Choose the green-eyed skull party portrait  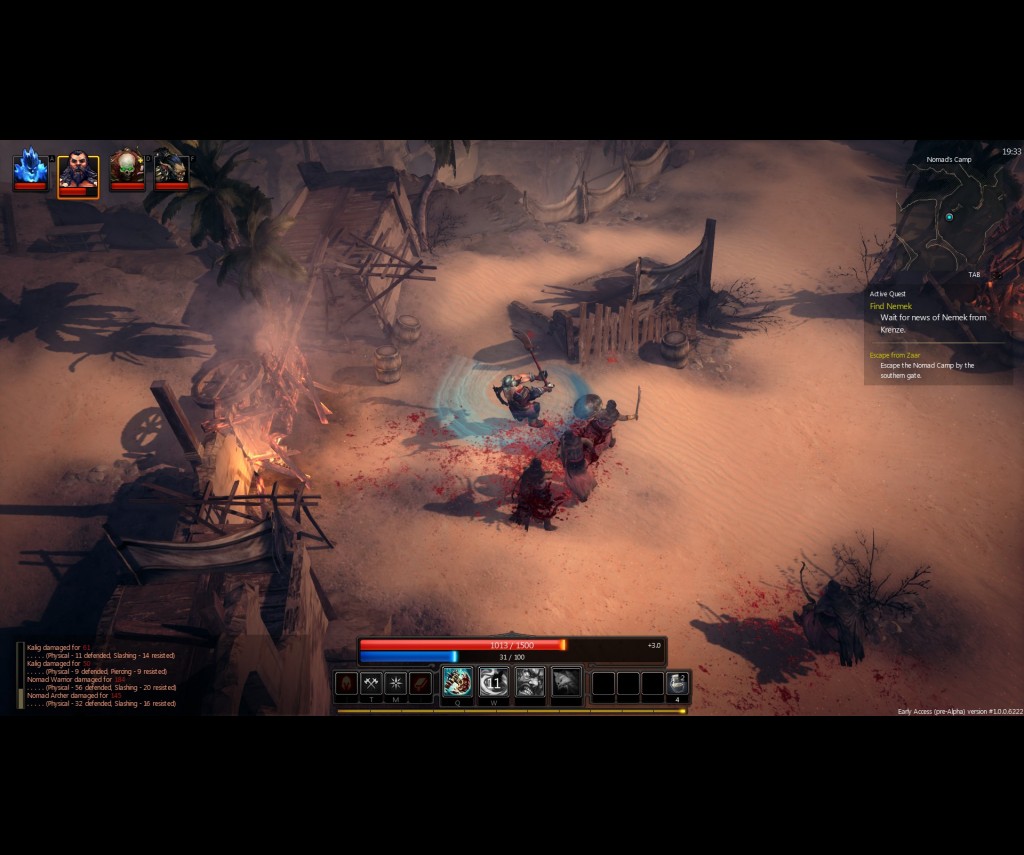[127, 168]
